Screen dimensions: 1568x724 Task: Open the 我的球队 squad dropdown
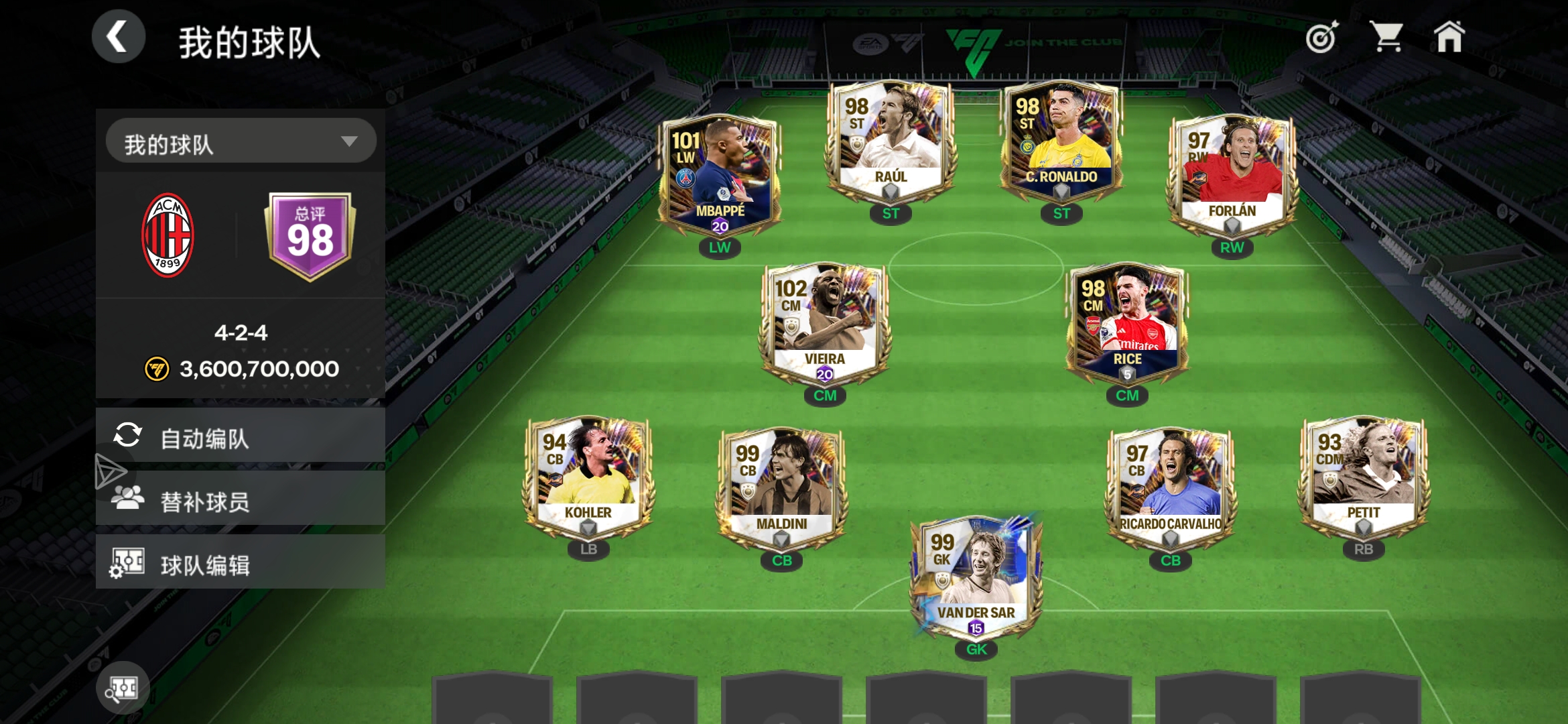(241, 141)
